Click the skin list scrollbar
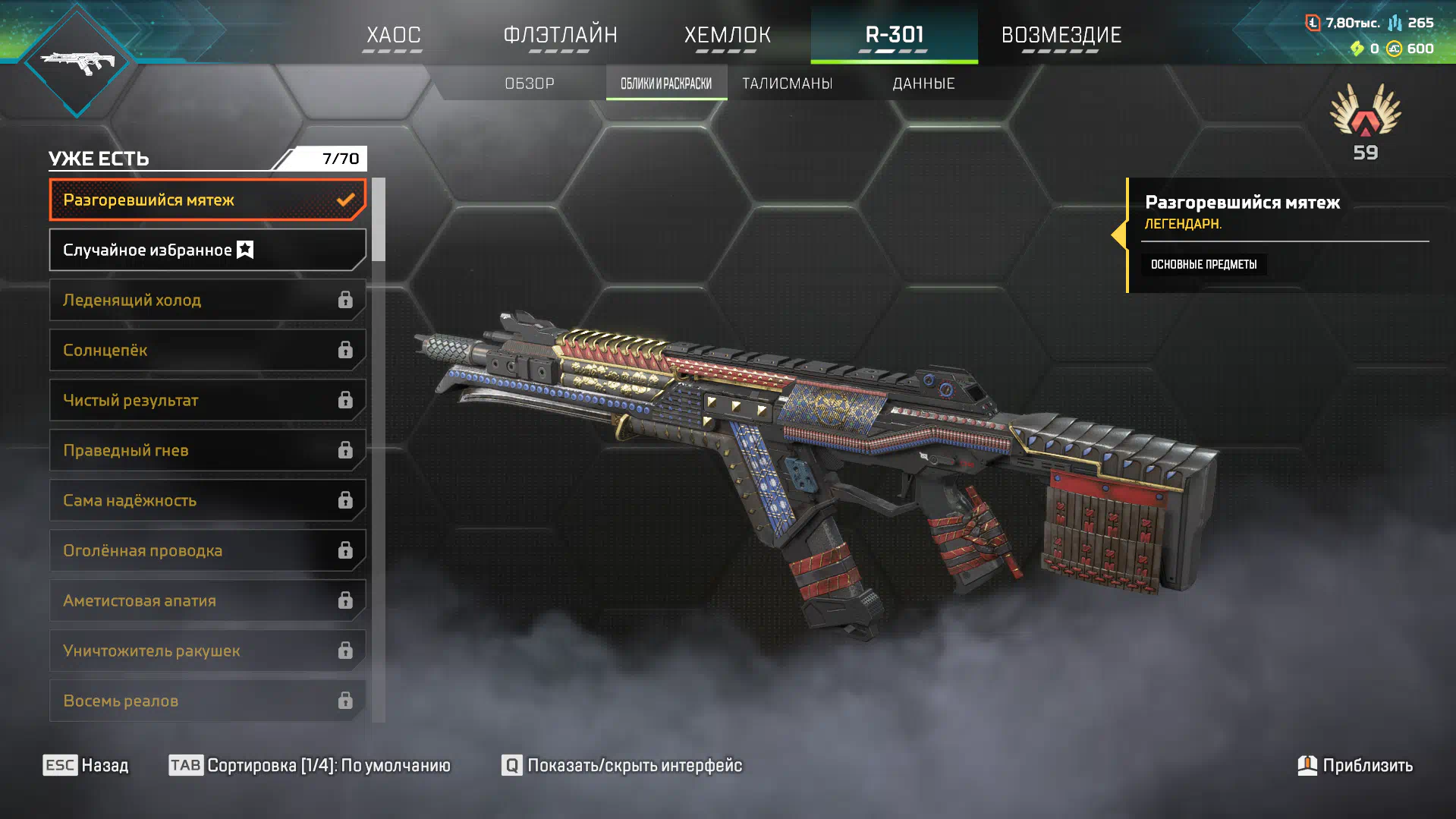Screen dimensions: 1456x819 point(378,220)
